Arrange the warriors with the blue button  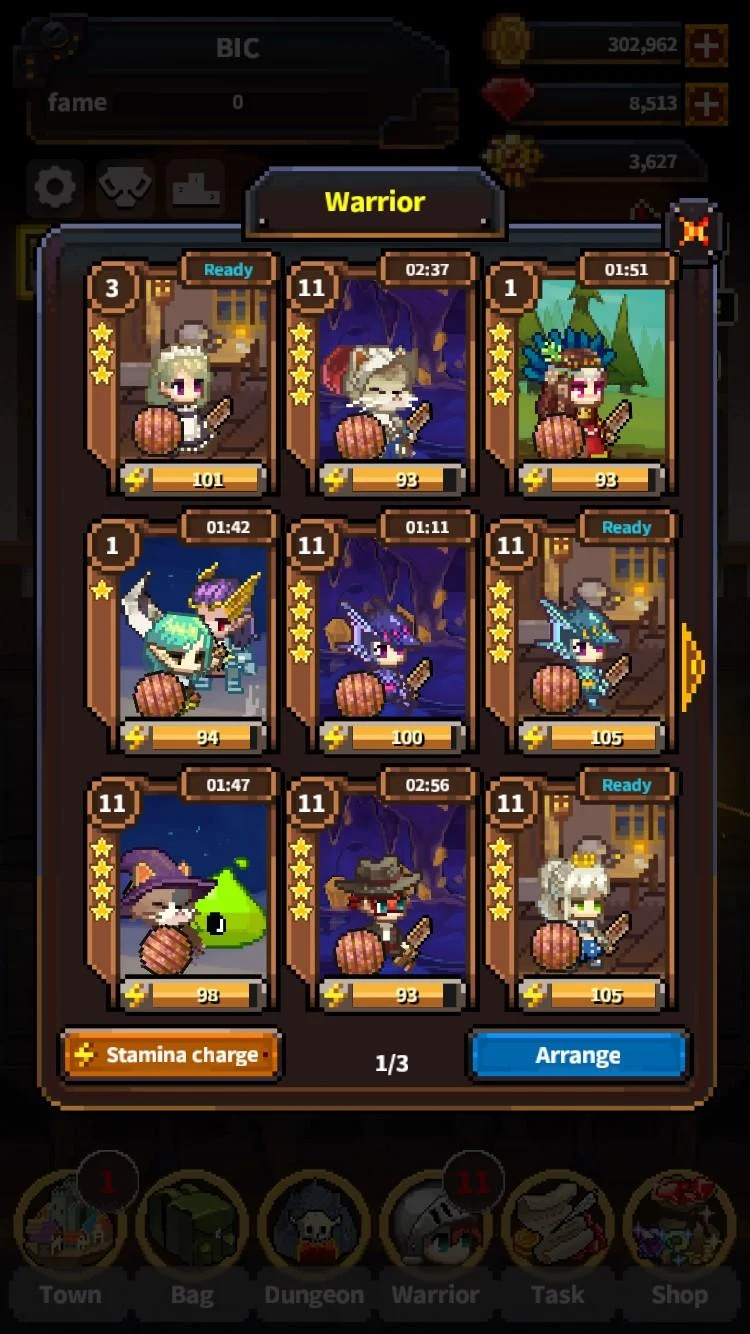coord(578,1056)
